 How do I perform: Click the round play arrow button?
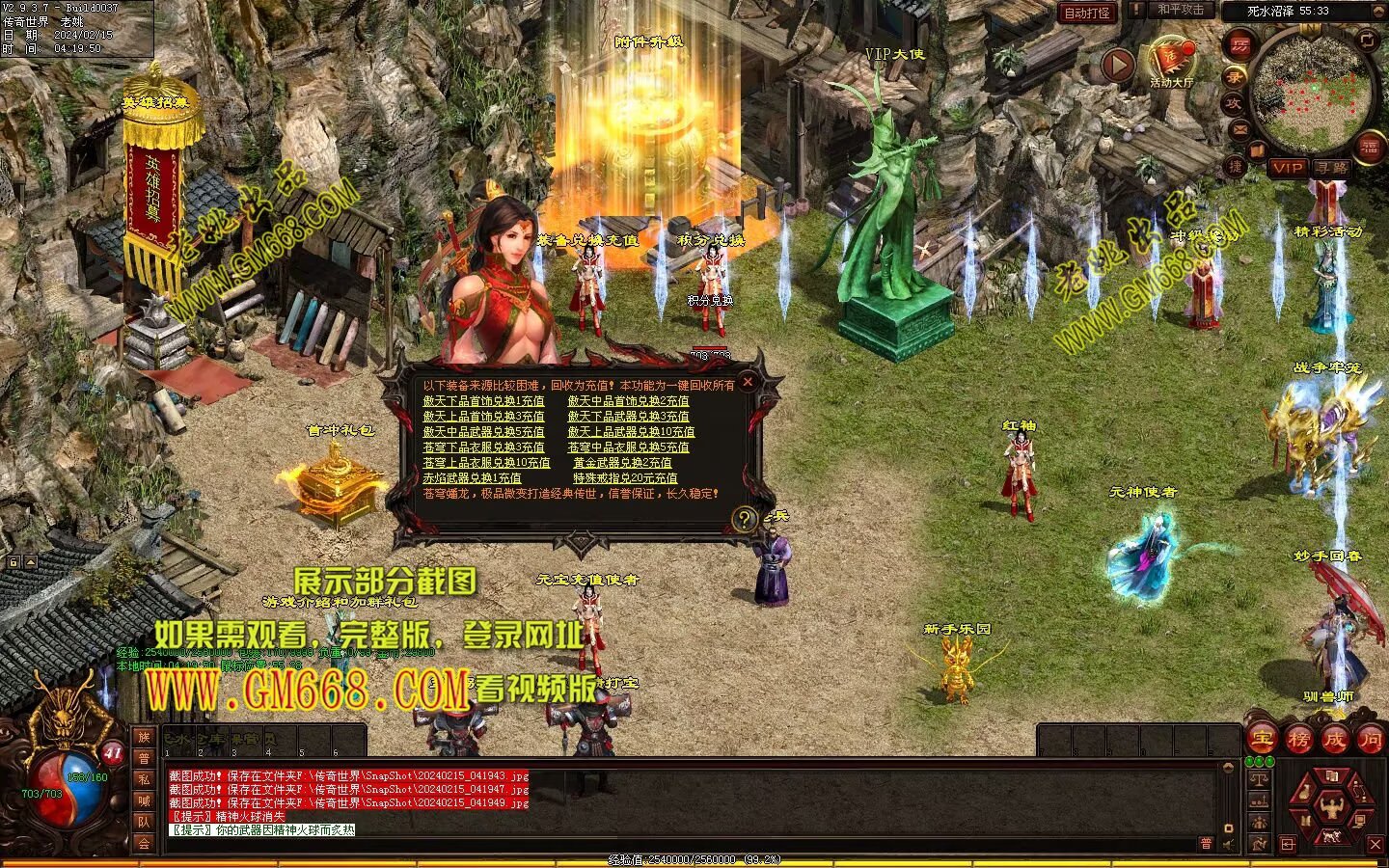(x=1118, y=66)
